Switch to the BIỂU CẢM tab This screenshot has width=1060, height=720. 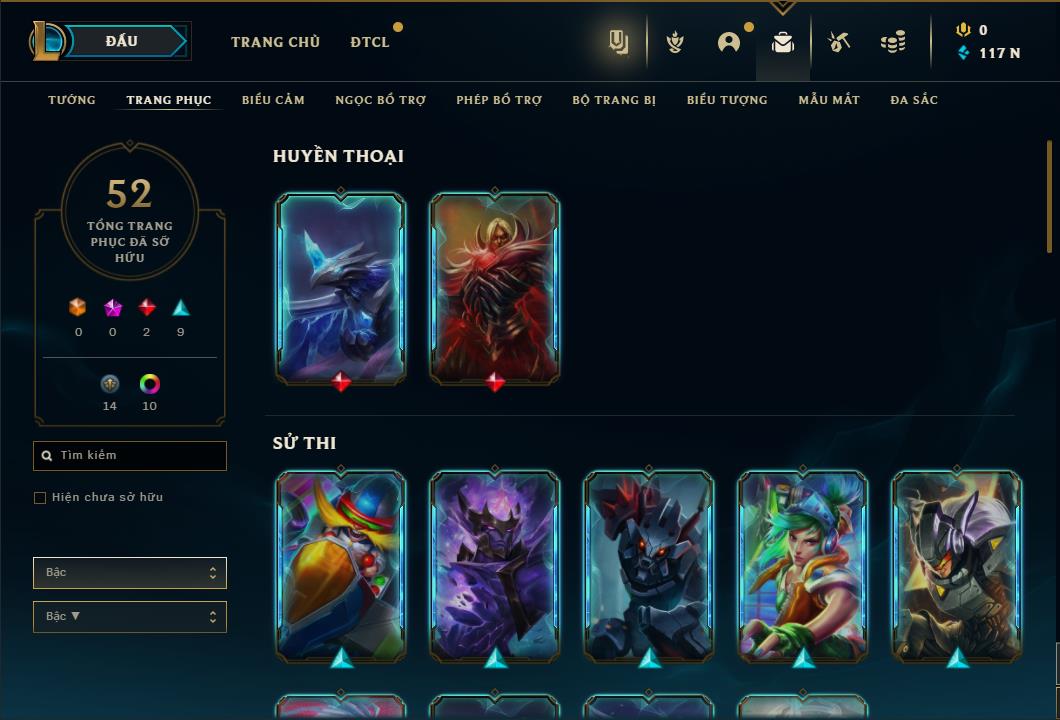point(273,100)
